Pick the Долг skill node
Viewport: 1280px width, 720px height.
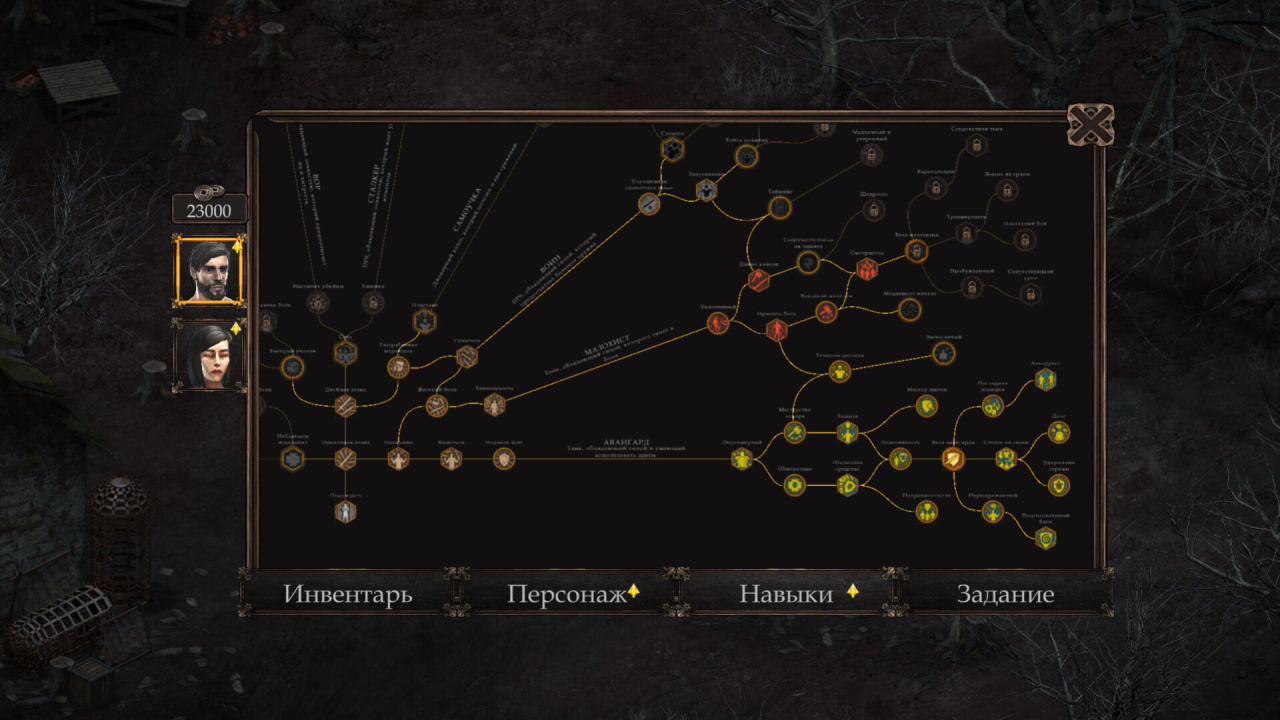click(x=1059, y=432)
